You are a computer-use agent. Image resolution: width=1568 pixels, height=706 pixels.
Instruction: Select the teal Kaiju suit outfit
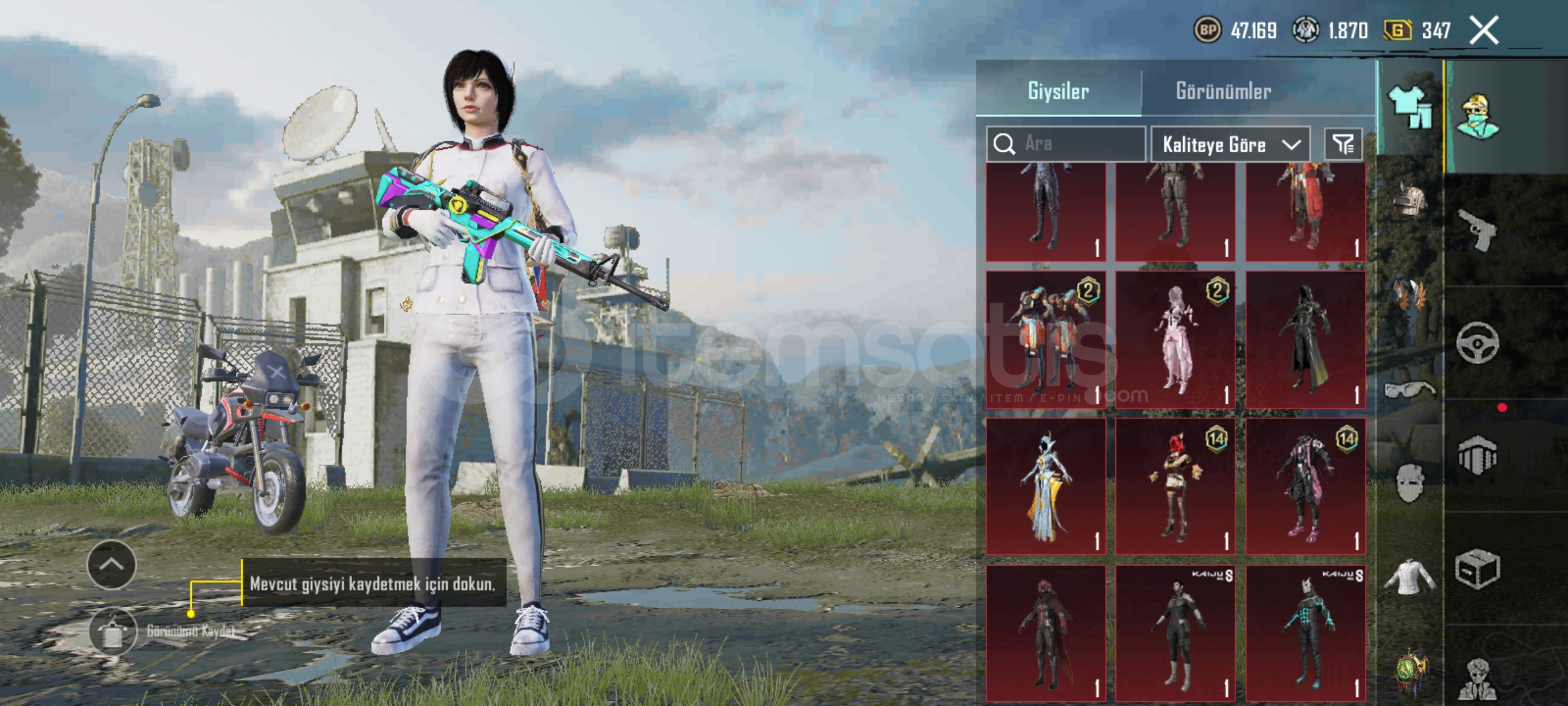click(x=1305, y=634)
